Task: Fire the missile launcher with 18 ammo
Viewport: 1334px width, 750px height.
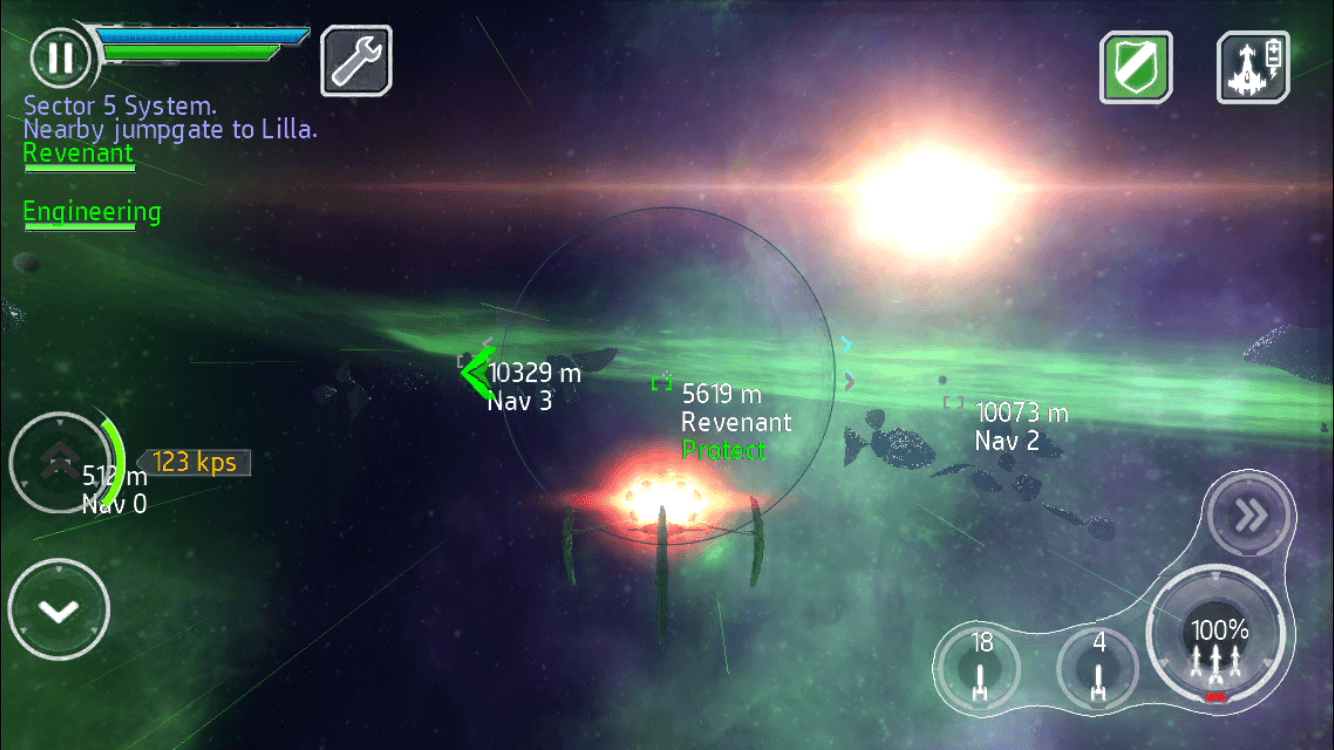Action: point(978,668)
